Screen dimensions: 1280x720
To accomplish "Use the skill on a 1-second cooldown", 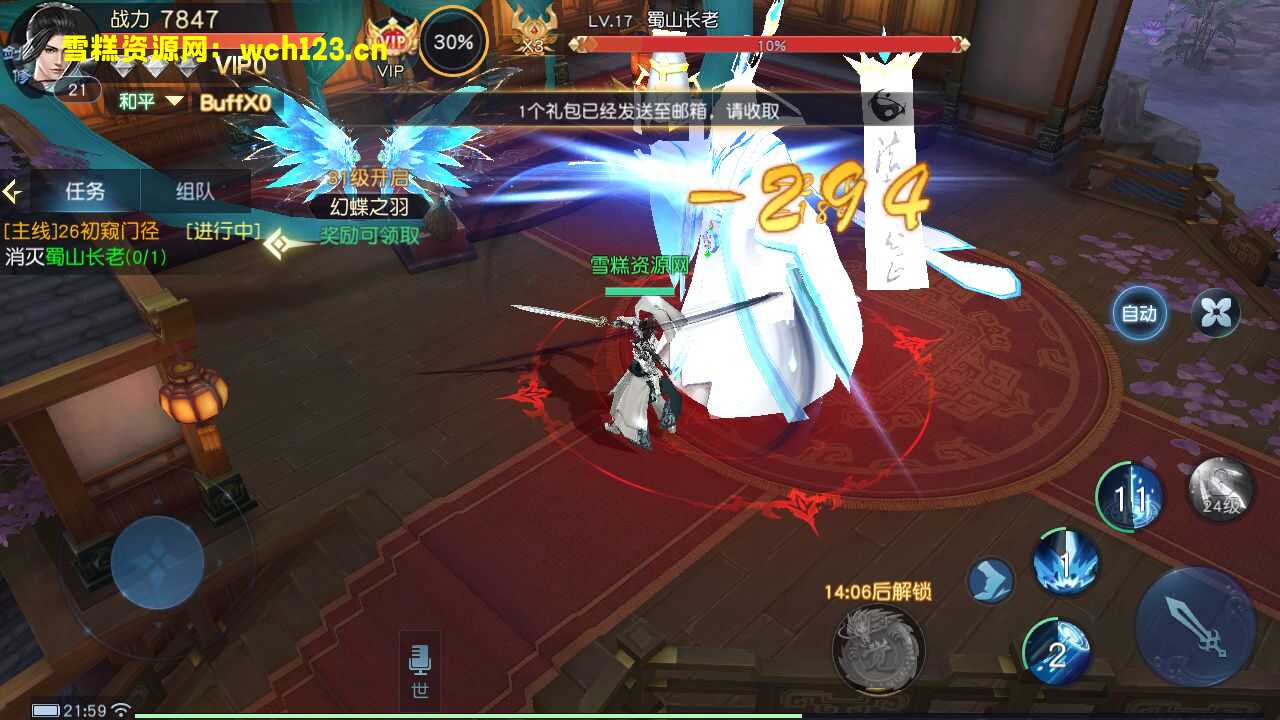I will (1066, 563).
